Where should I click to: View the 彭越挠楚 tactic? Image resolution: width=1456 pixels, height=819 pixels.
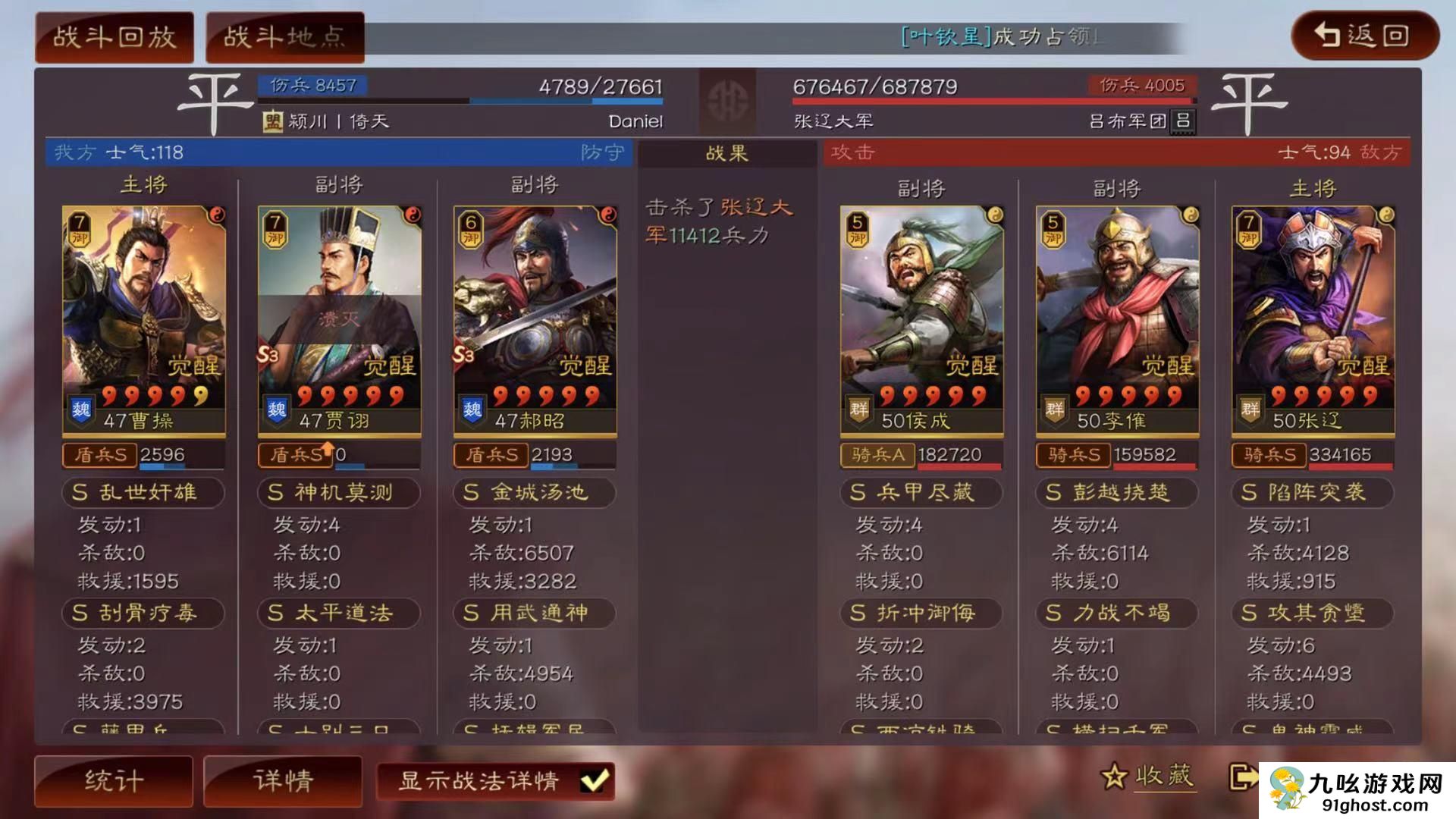1117,492
